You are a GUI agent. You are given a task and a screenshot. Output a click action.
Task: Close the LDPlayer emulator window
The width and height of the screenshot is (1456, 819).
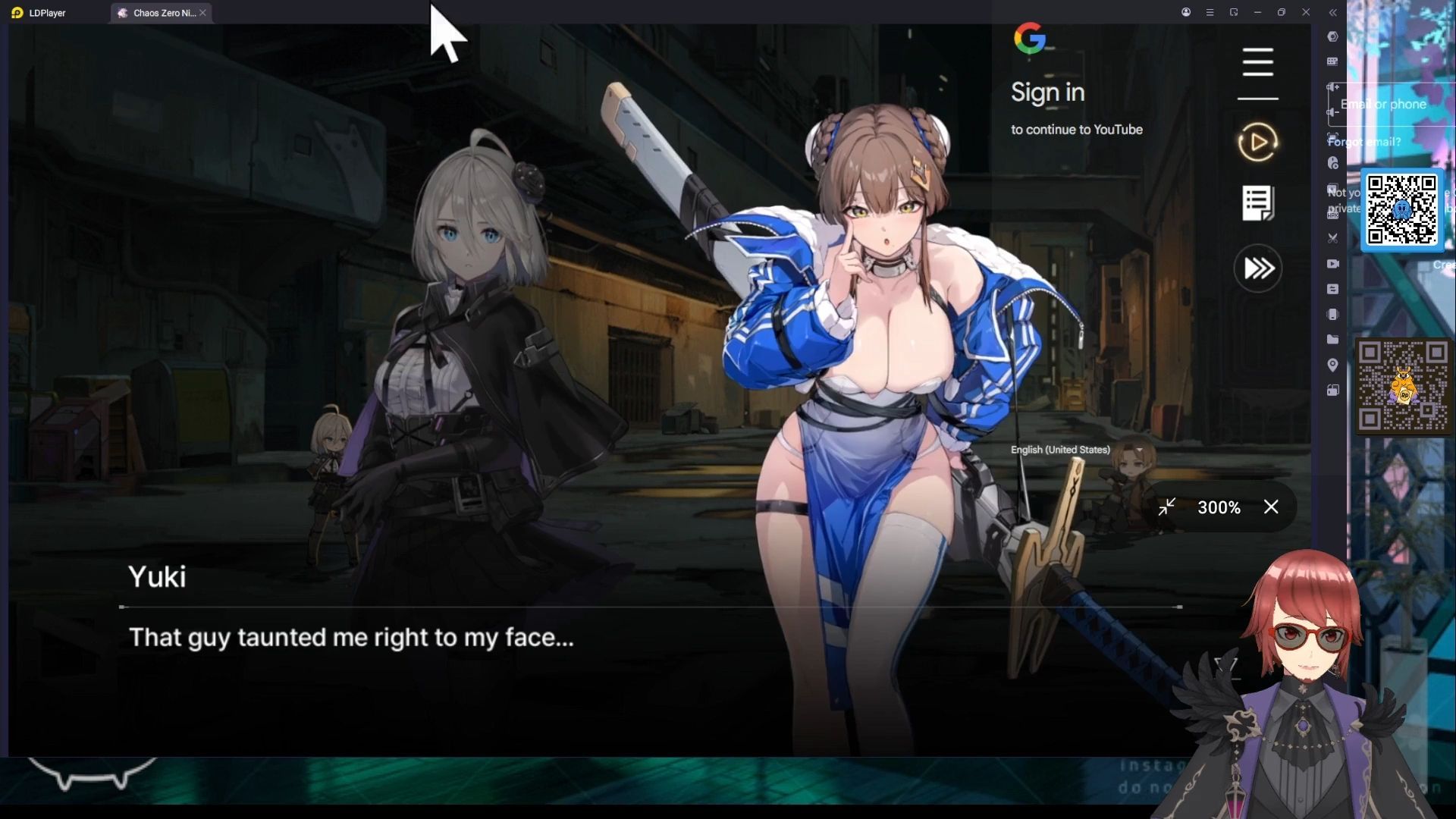(1306, 12)
